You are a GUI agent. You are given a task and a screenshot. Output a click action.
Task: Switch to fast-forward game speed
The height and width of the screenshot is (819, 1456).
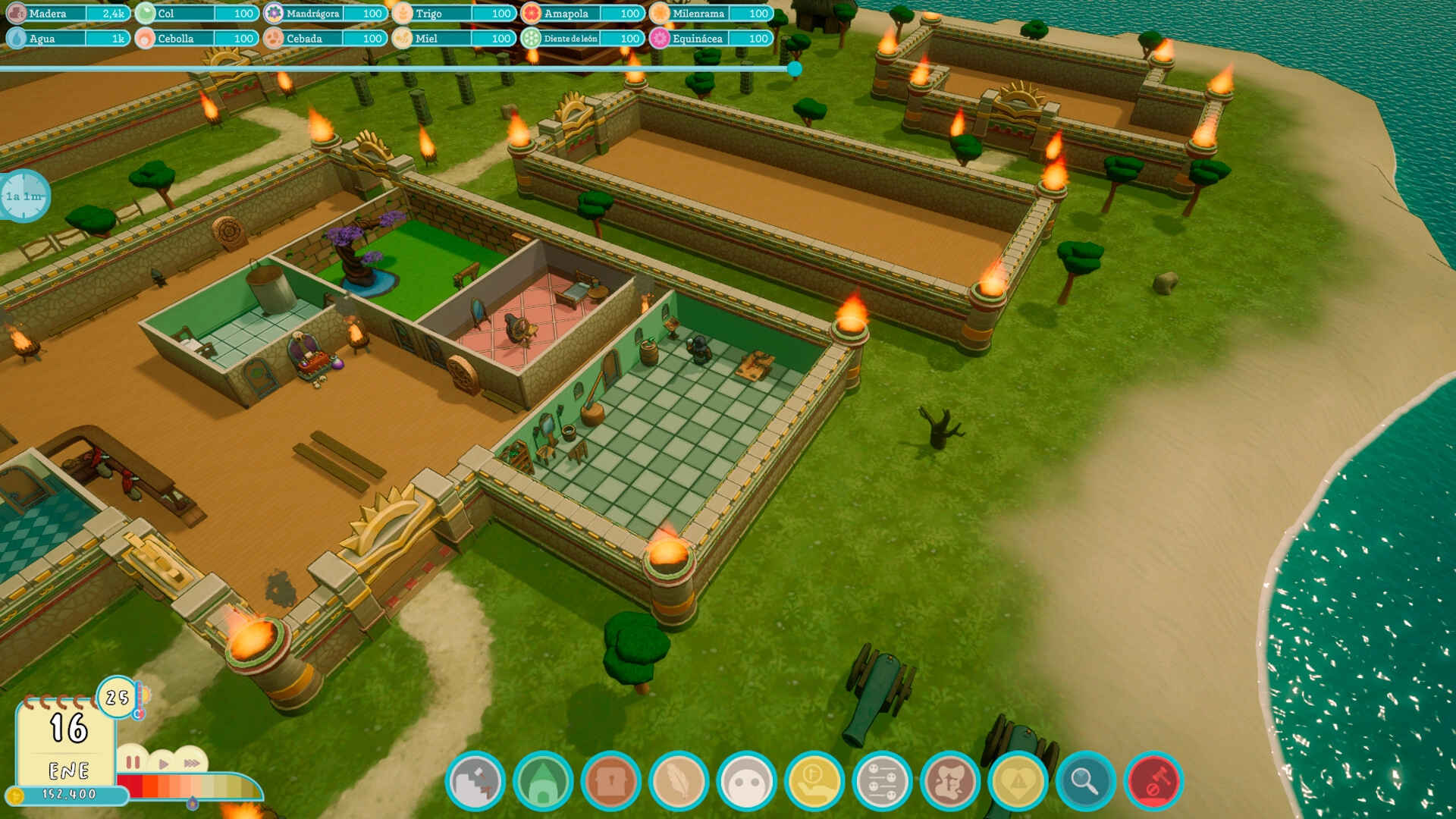point(192,763)
